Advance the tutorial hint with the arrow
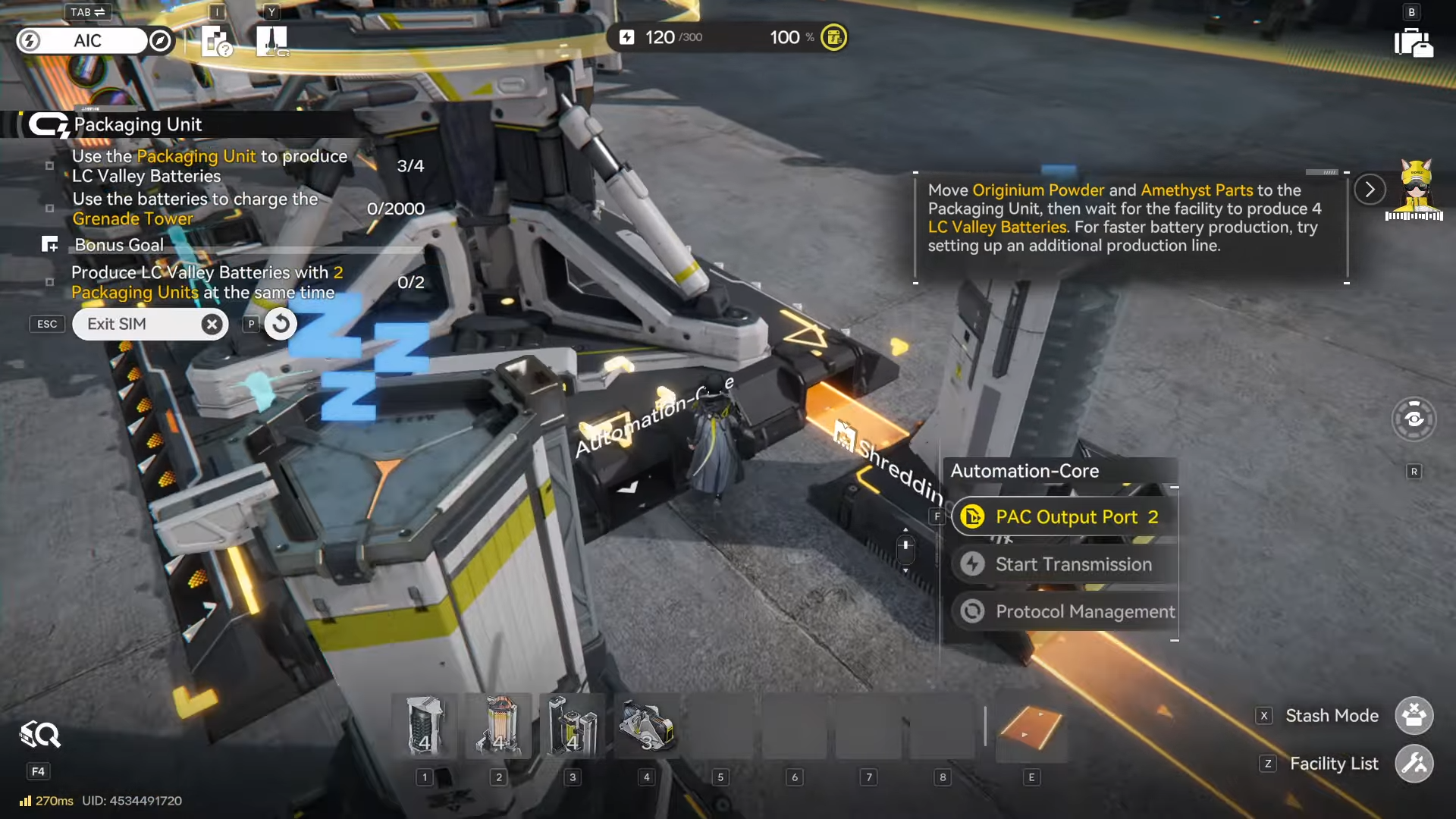 [x=1370, y=190]
